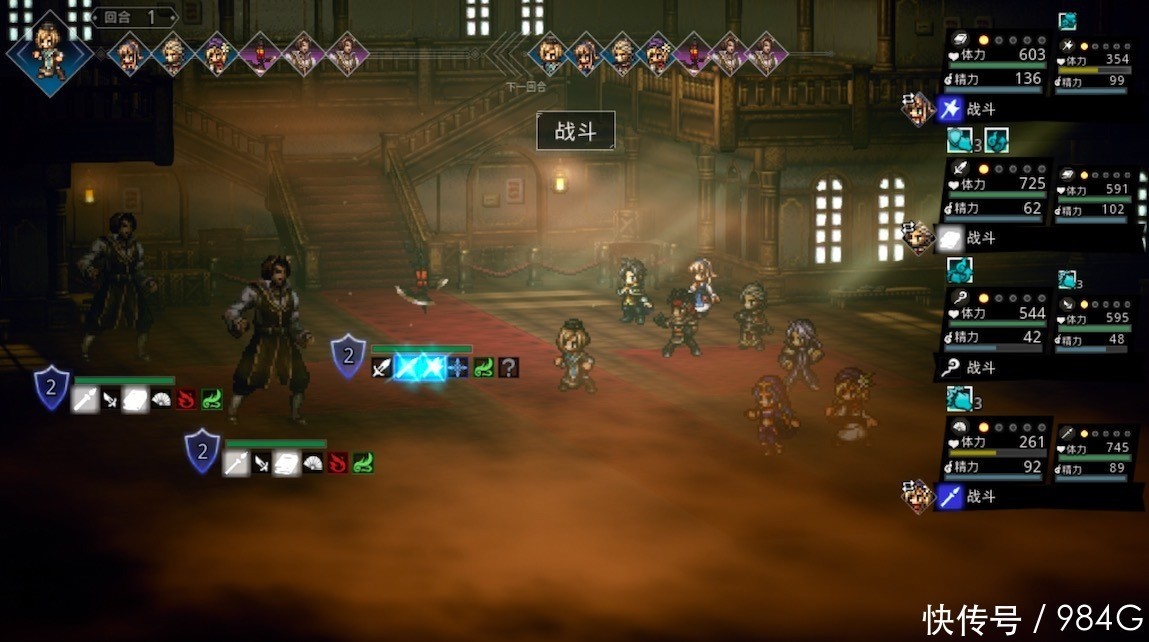The height and width of the screenshot is (642, 1149).
Task: Select the back-row card with 745 体力
Action: [1094, 453]
